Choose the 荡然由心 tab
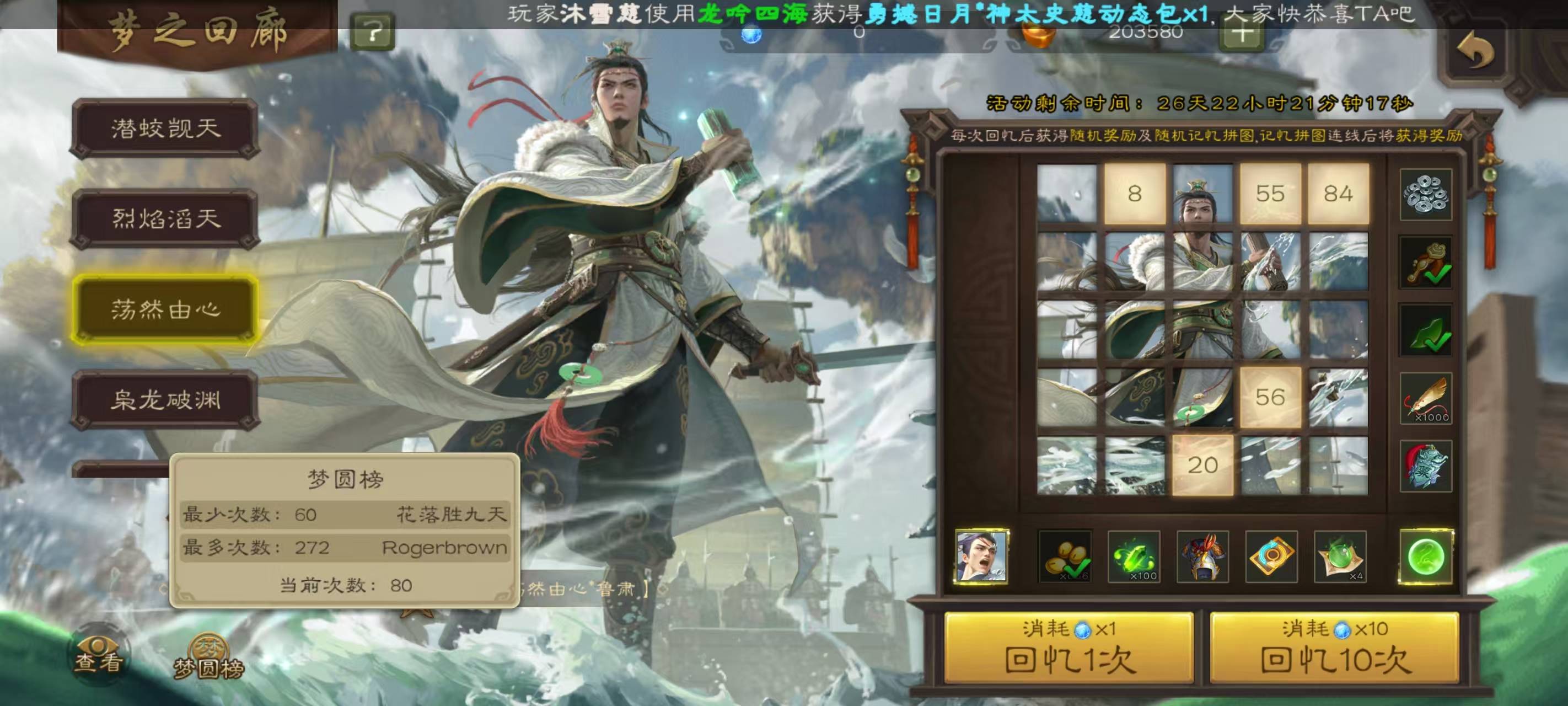 [x=165, y=309]
